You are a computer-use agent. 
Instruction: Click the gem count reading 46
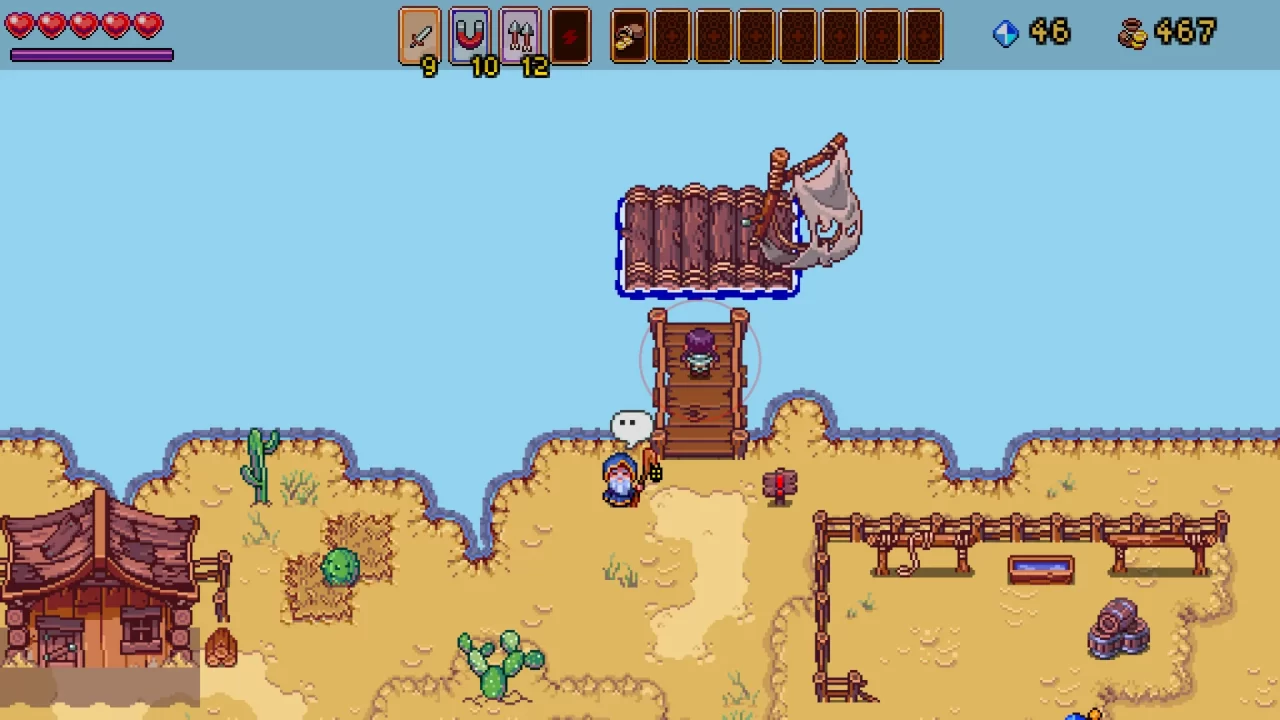point(1050,33)
